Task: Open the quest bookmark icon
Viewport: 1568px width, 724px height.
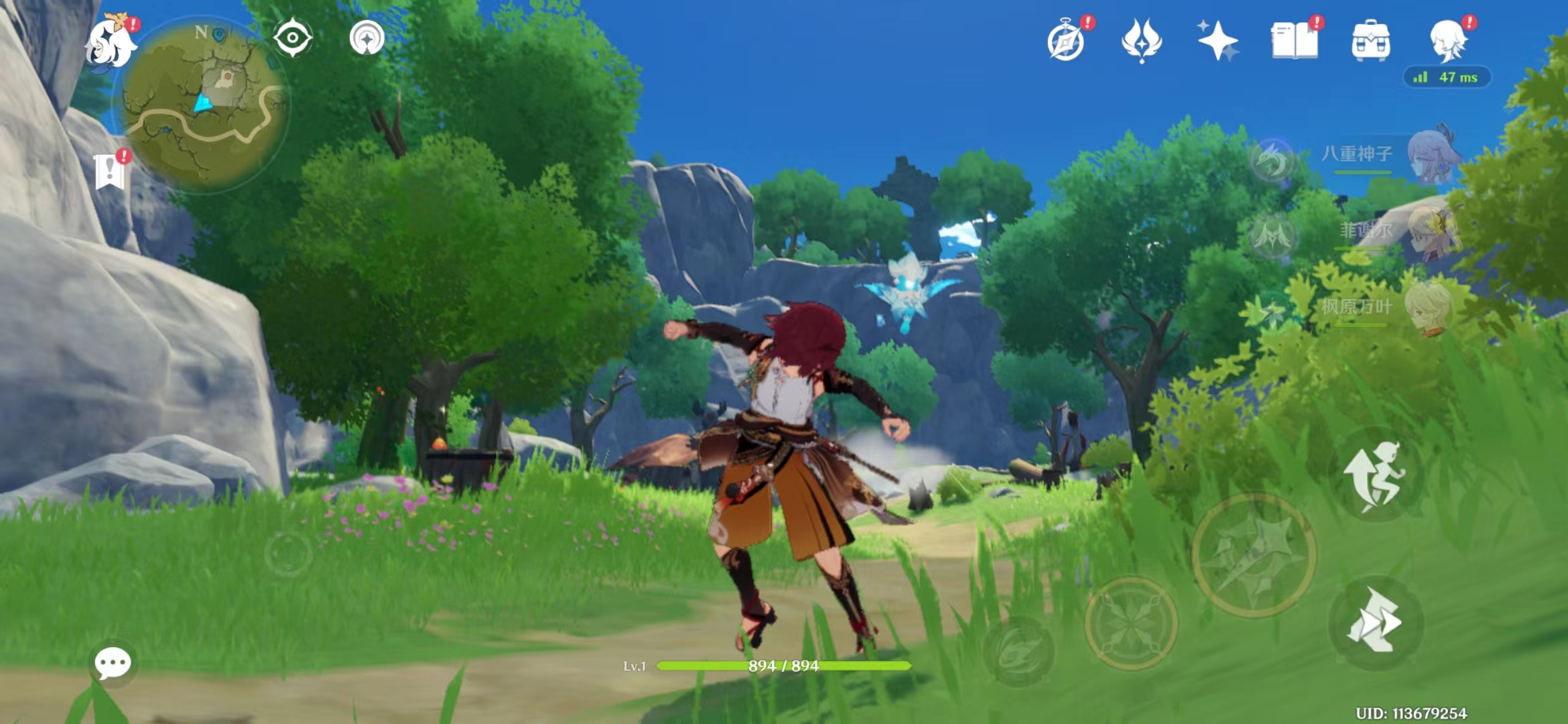Action: pyautogui.click(x=110, y=172)
